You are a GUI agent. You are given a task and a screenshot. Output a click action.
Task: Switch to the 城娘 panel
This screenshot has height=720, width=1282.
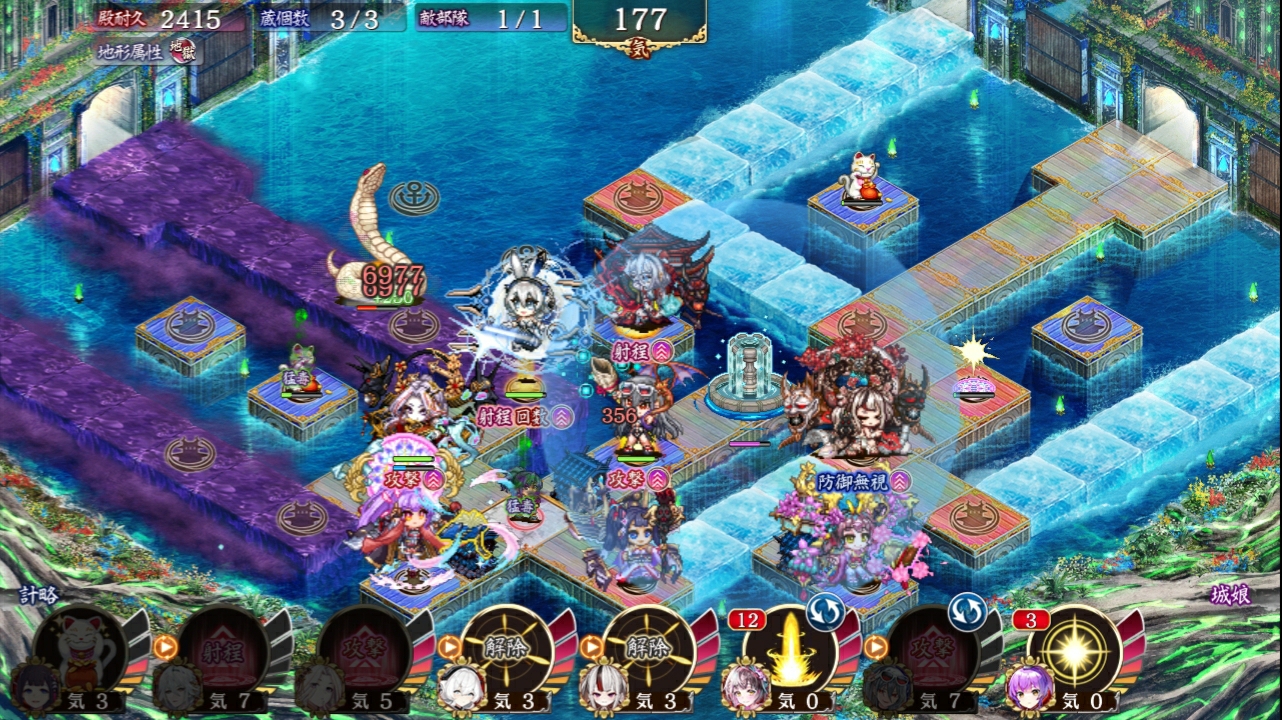[1229, 594]
